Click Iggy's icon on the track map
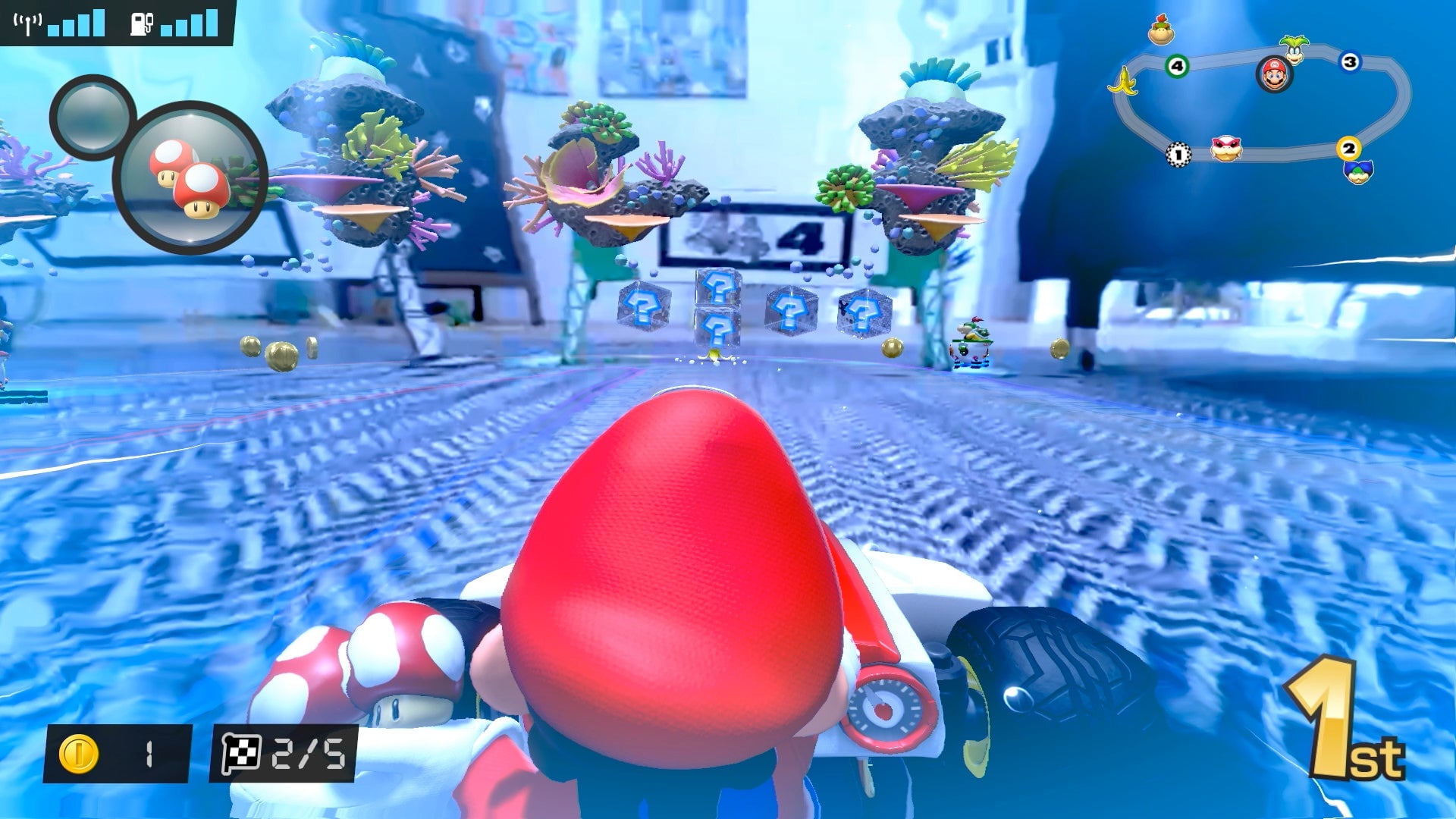The height and width of the screenshot is (819, 1456). point(1294,49)
